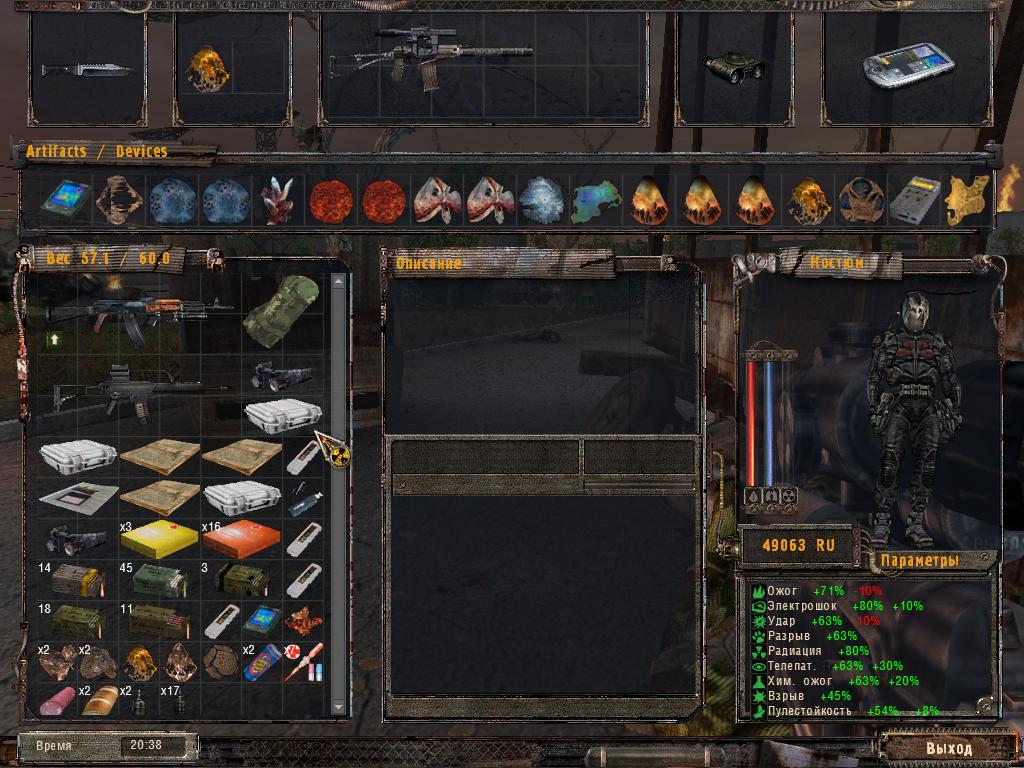This screenshot has width=1024, height=768.
Task: Select the equipped knife slot
Action: click(86, 69)
